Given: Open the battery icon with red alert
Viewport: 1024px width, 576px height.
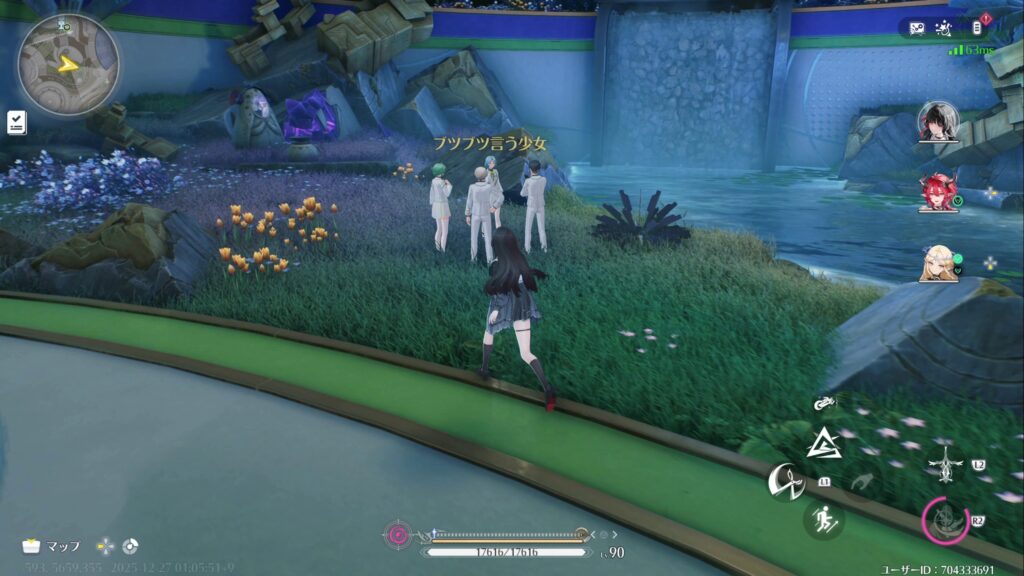Looking at the screenshot, I should click(979, 27).
